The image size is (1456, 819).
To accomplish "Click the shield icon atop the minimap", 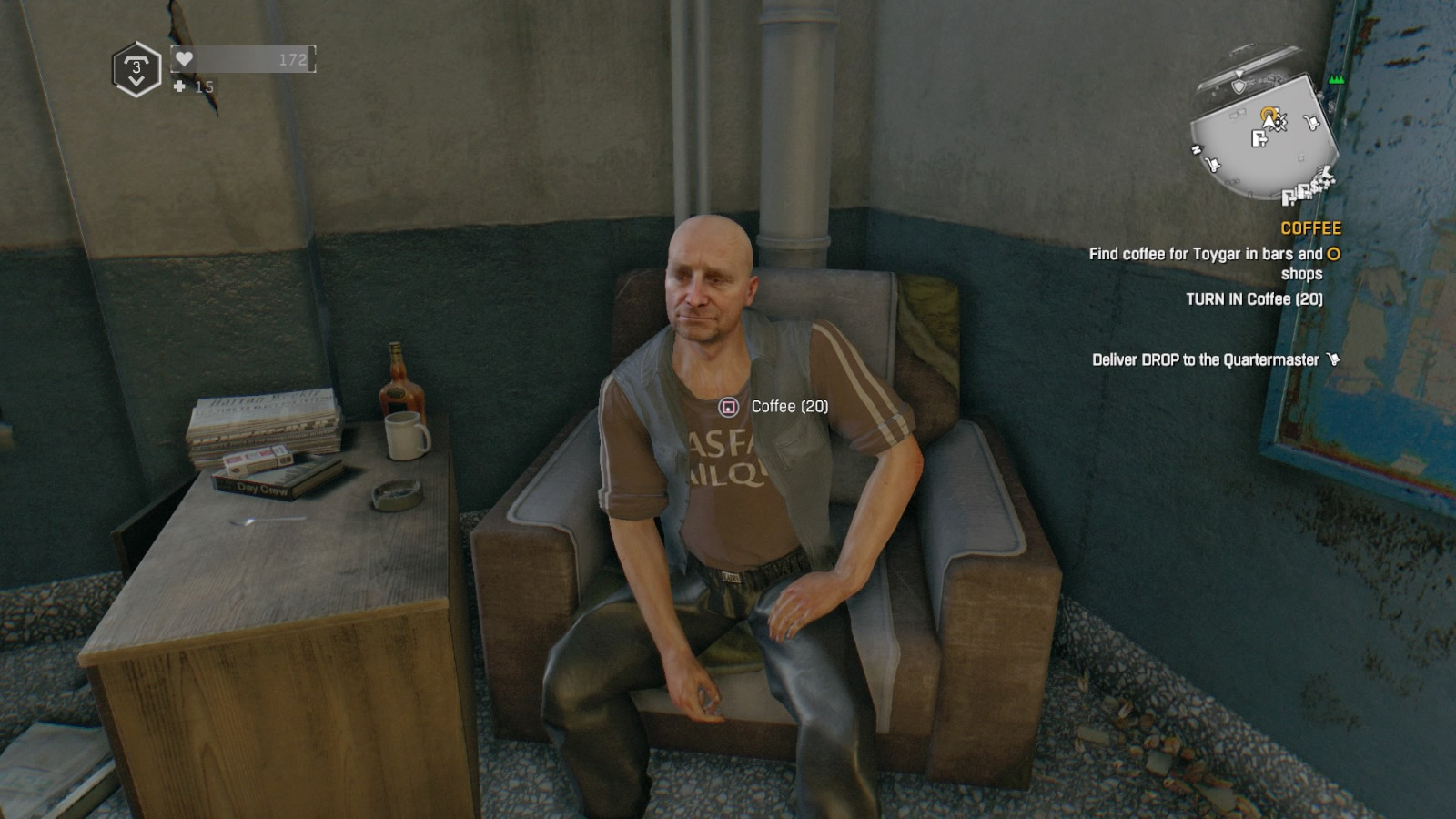I will point(1239,86).
